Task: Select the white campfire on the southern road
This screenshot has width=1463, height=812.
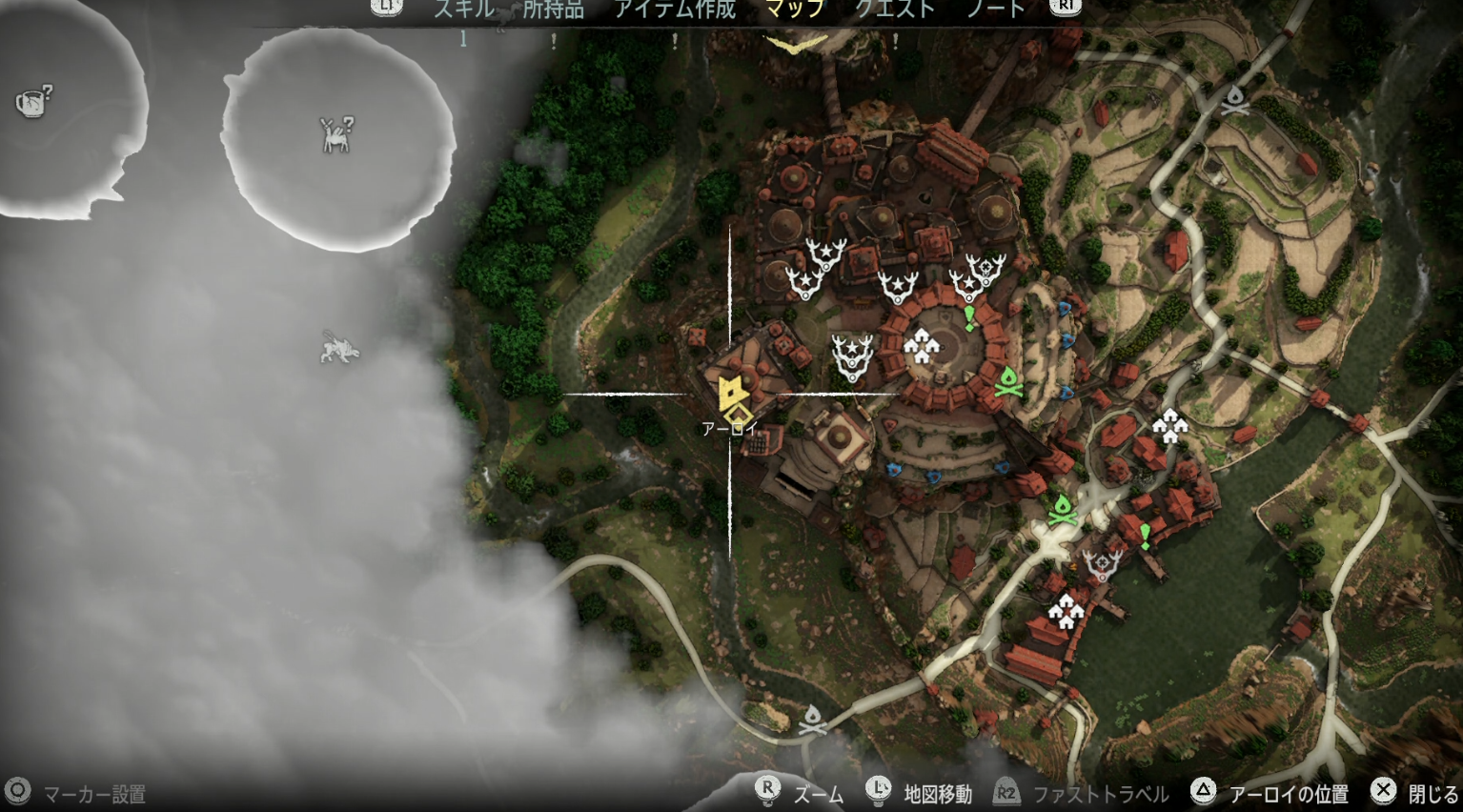Action: 812,720
